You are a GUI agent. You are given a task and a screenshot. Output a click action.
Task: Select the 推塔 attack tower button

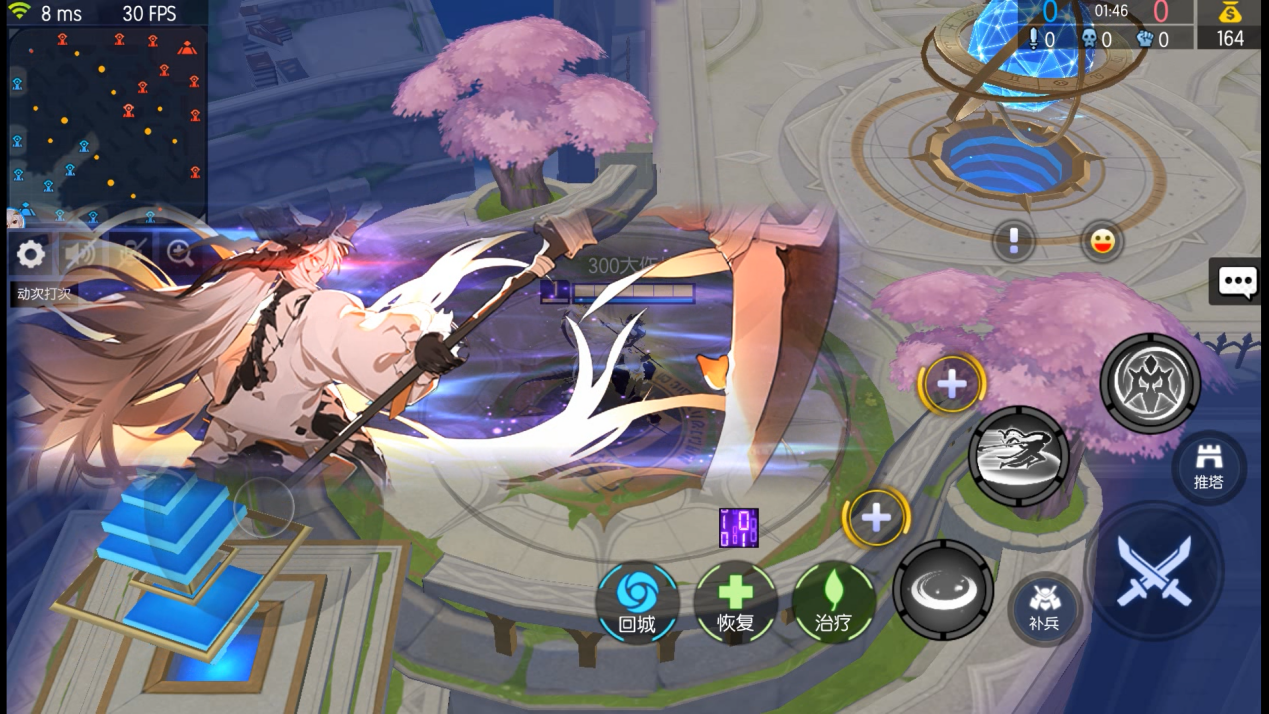(x=1208, y=467)
